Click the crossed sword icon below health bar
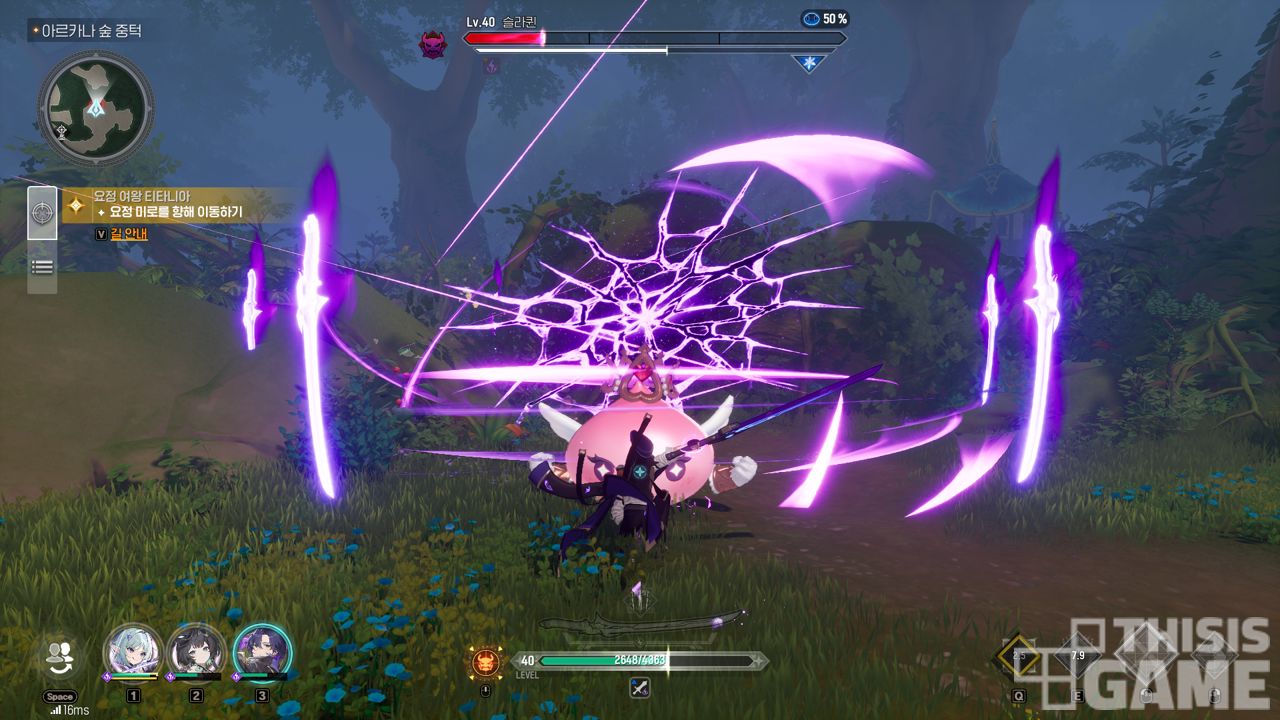This screenshot has height=720, width=1280. [640, 688]
